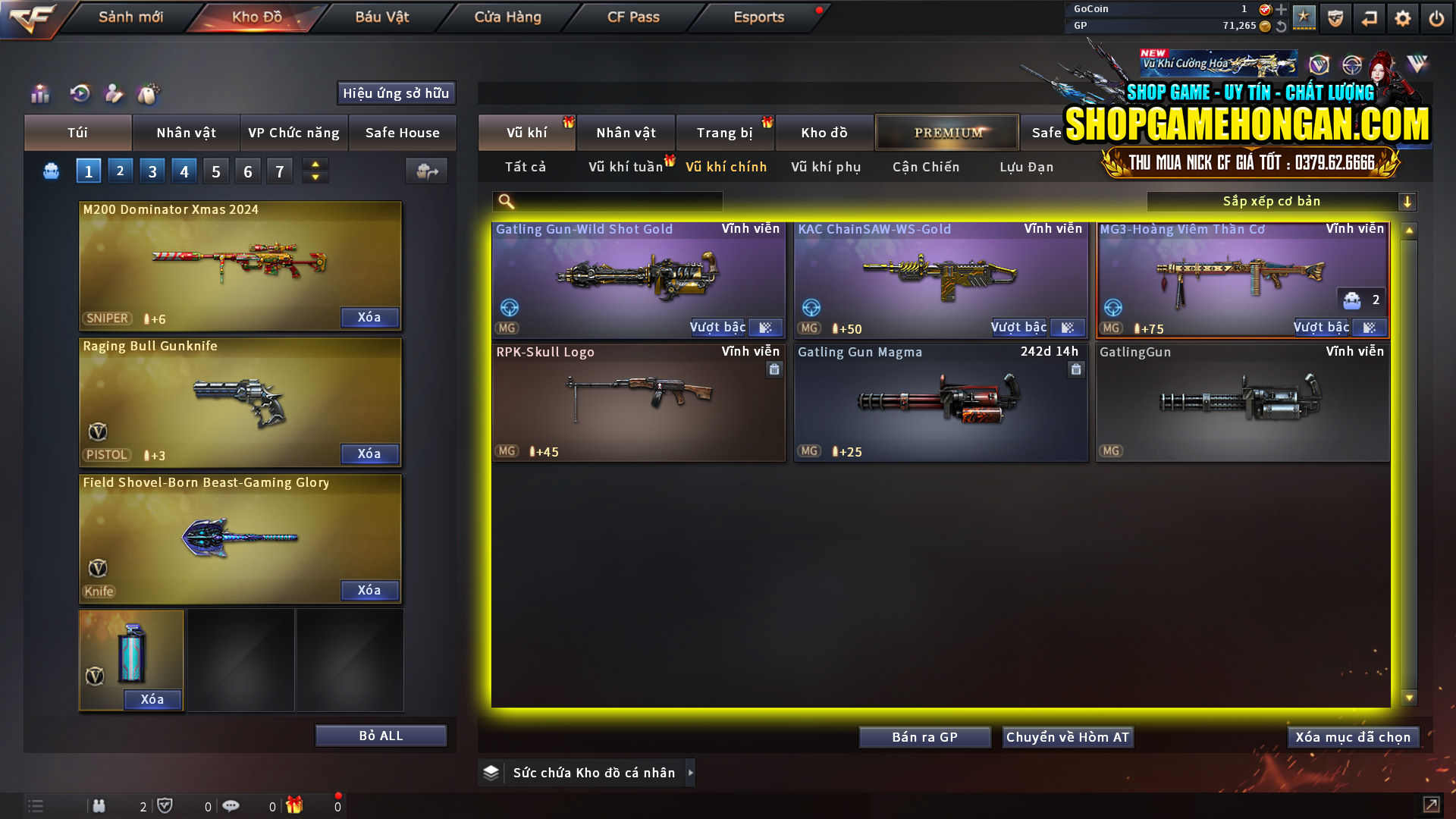This screenshot has height=819, width=1456.
Task: Select the repurchase history icon in top-left panel
Action: coord(79,93)
